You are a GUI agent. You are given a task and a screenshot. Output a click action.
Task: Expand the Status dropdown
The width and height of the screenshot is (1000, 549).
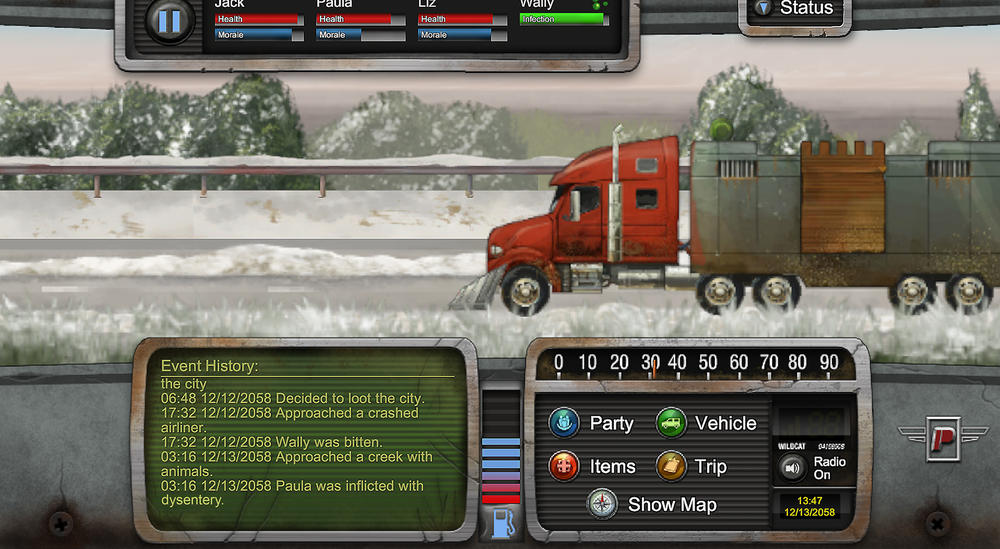point(795,9)
